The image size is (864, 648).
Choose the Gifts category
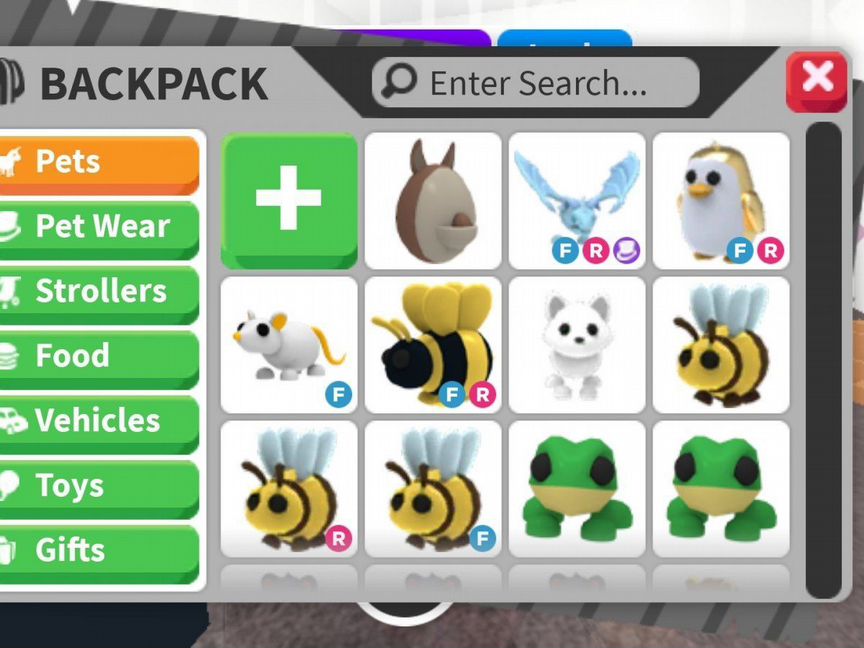(100, 550)
